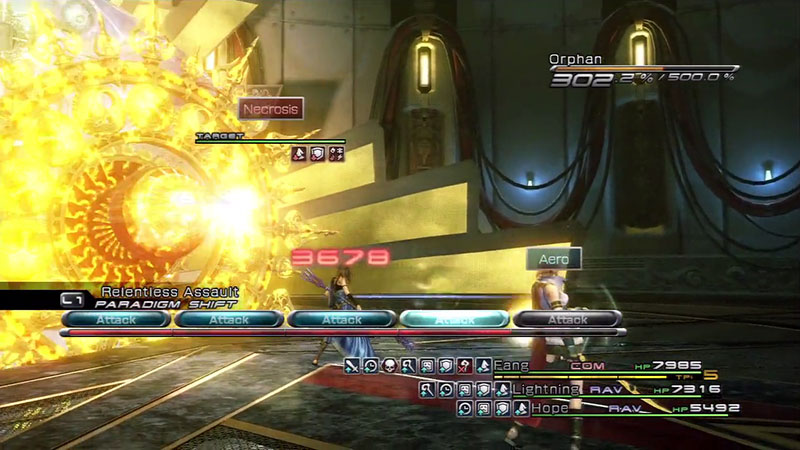Click the red crossed-out status icon on Fang
Image resolution: width=800 pixels, height=450 pixels.
tap(464, 366)
